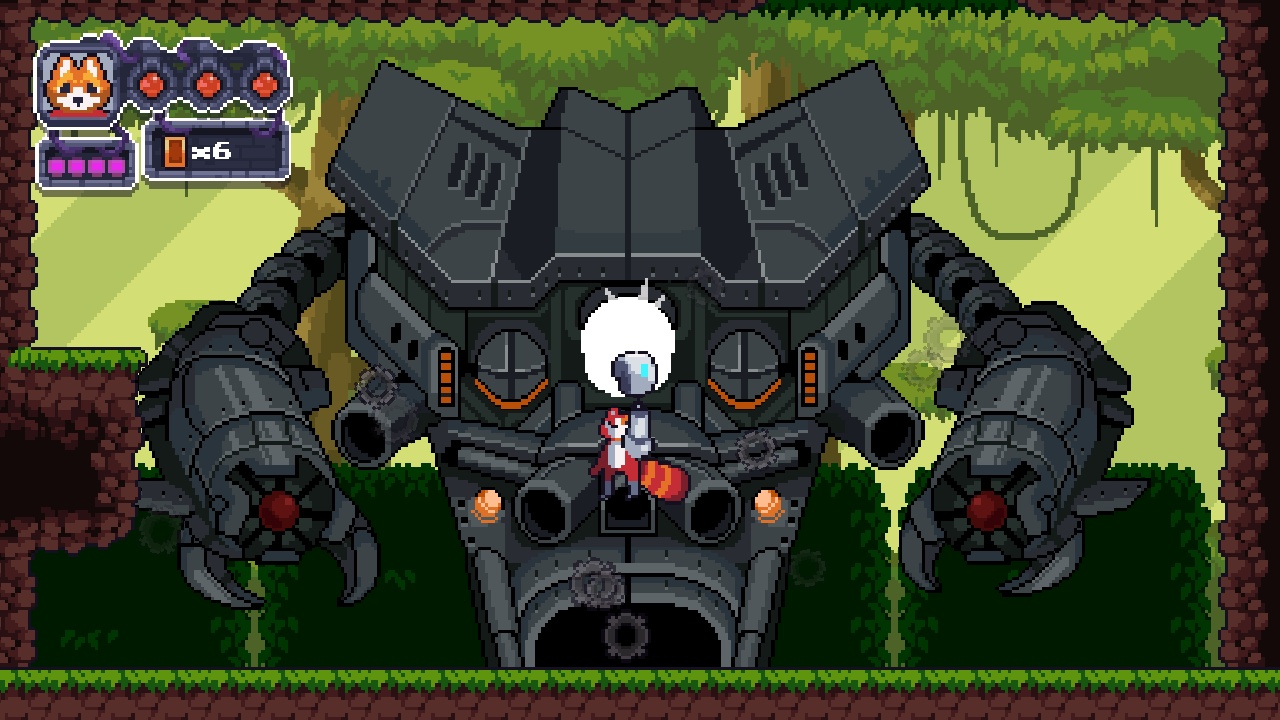Toggle the first pink energy segment
1280x720 pixels.
[x=57, y=164]
